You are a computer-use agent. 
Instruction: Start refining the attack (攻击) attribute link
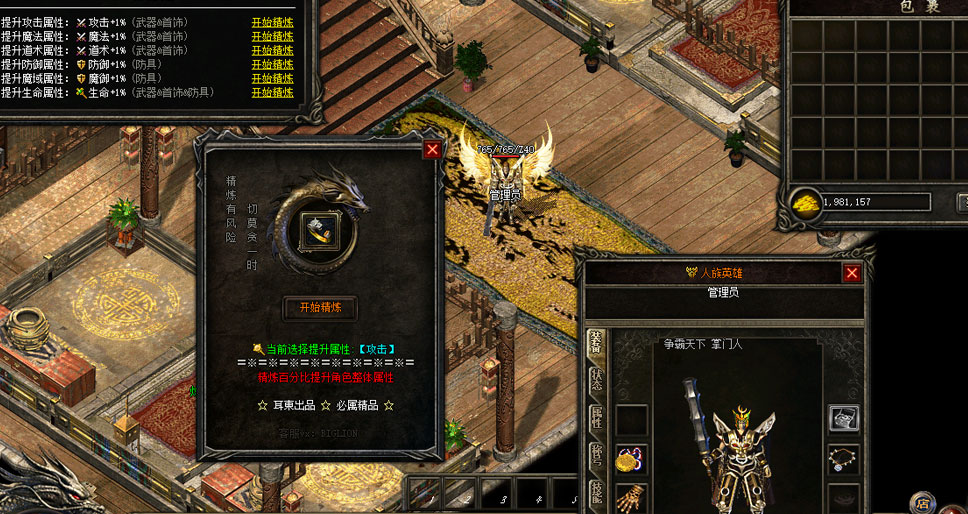272,21
